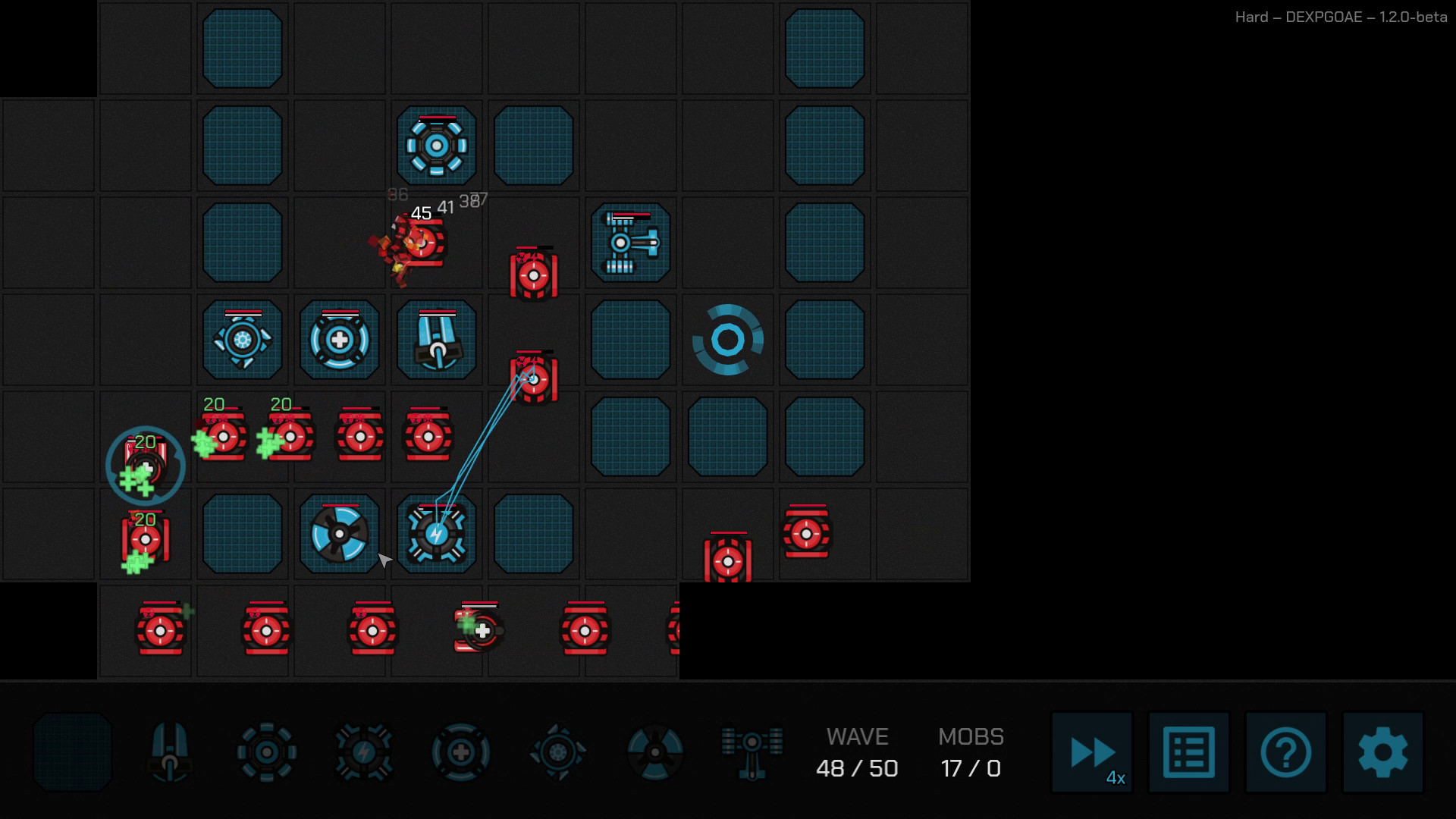Image resolution: width=1456 pixels, height=819 pixels.
Task: Open the wave list panel
Action: tap(1188, 752)
